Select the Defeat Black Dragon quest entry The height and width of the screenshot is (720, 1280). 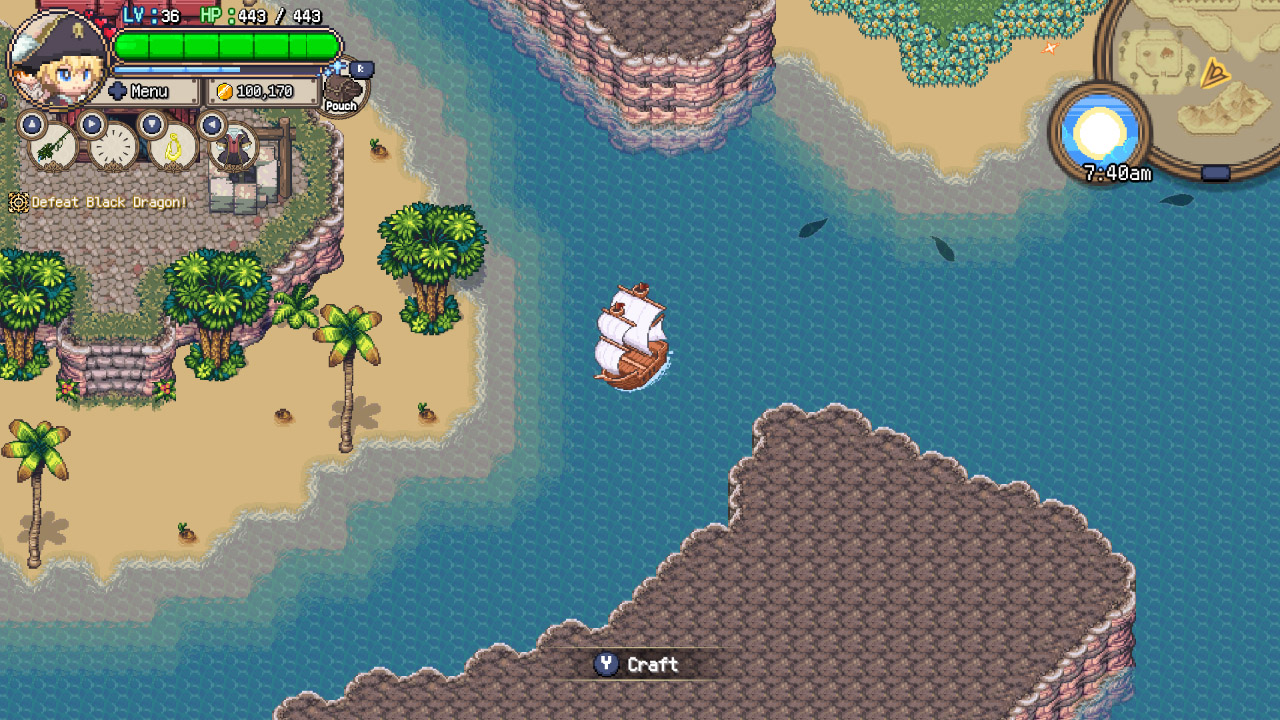[x=103, y=202]
